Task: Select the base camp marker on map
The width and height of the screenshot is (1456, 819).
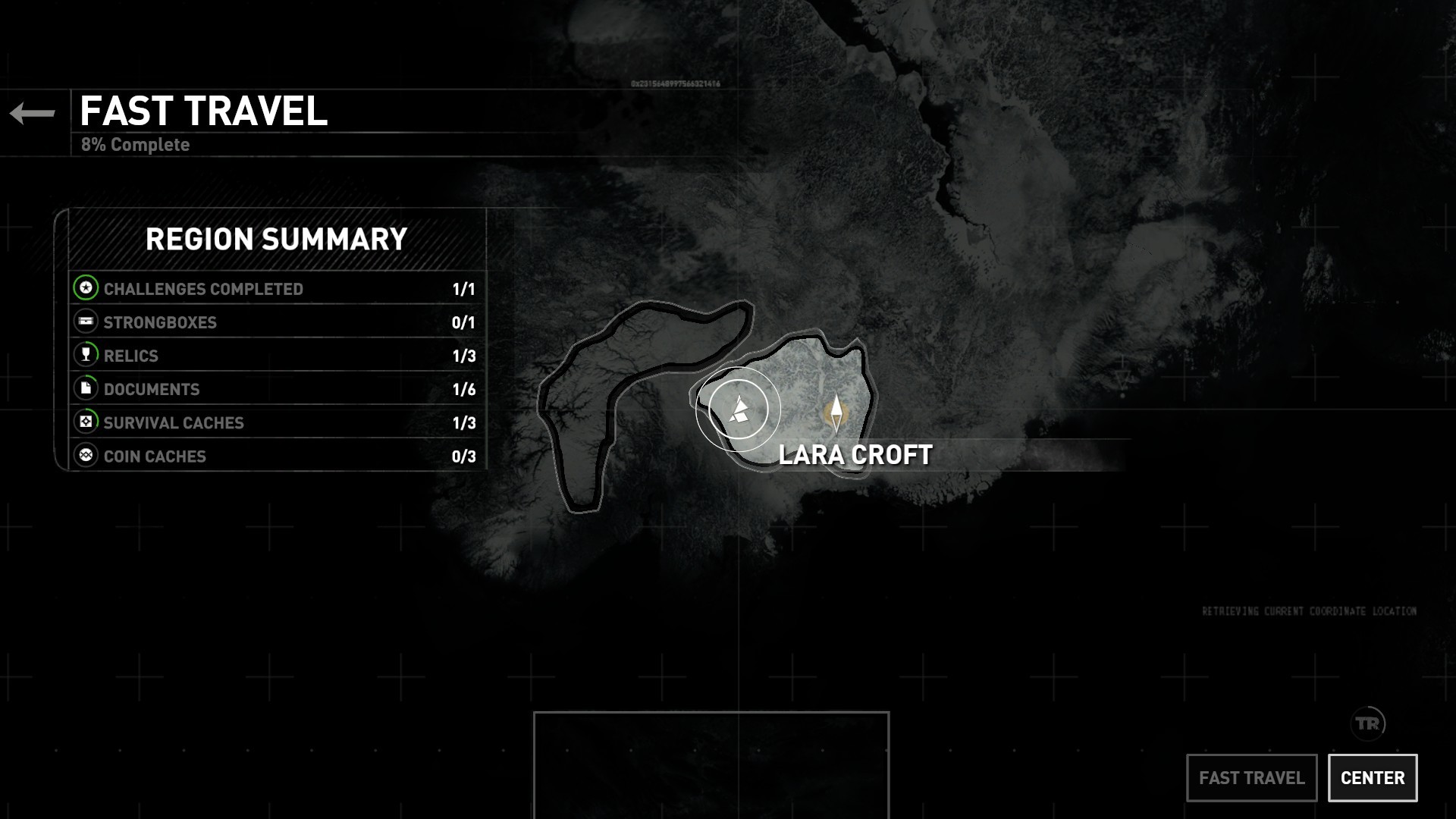Action: (x=739, y=409)
